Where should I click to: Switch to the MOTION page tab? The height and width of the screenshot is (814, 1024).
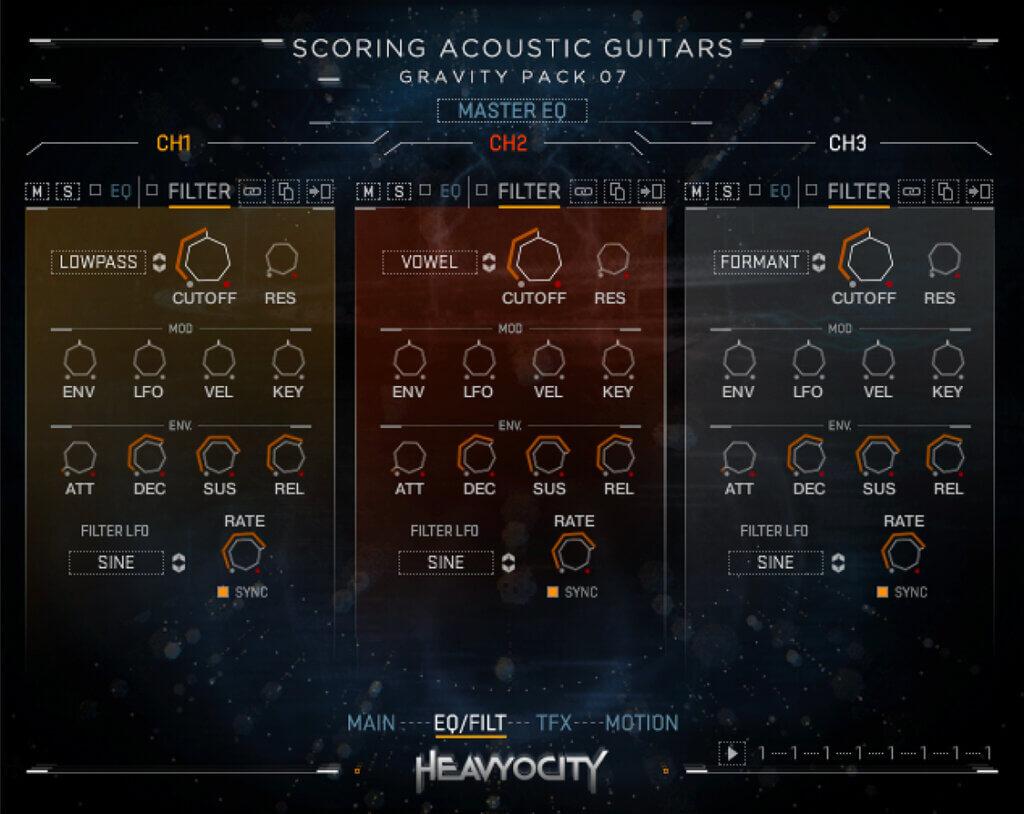(641, 722)
